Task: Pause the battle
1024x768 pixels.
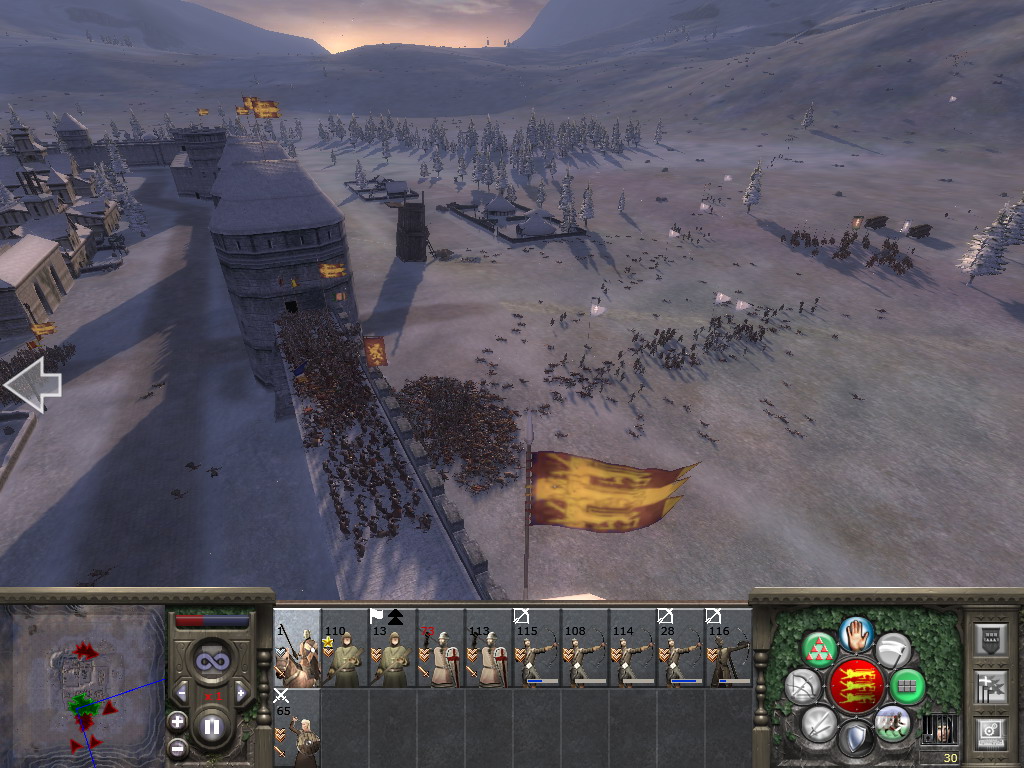Action: pos(212,727)
